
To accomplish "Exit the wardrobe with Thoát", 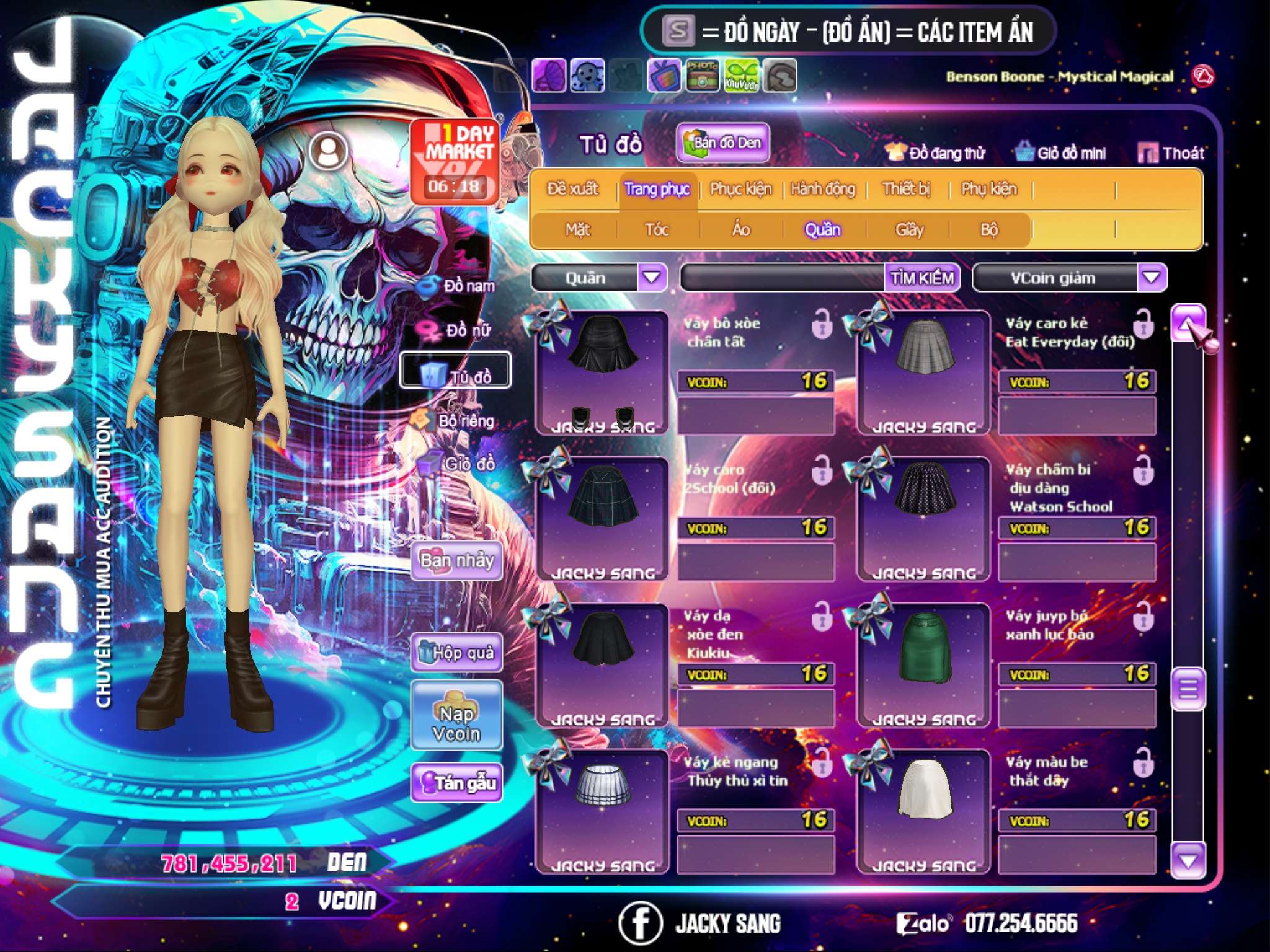I will 1171,153.
